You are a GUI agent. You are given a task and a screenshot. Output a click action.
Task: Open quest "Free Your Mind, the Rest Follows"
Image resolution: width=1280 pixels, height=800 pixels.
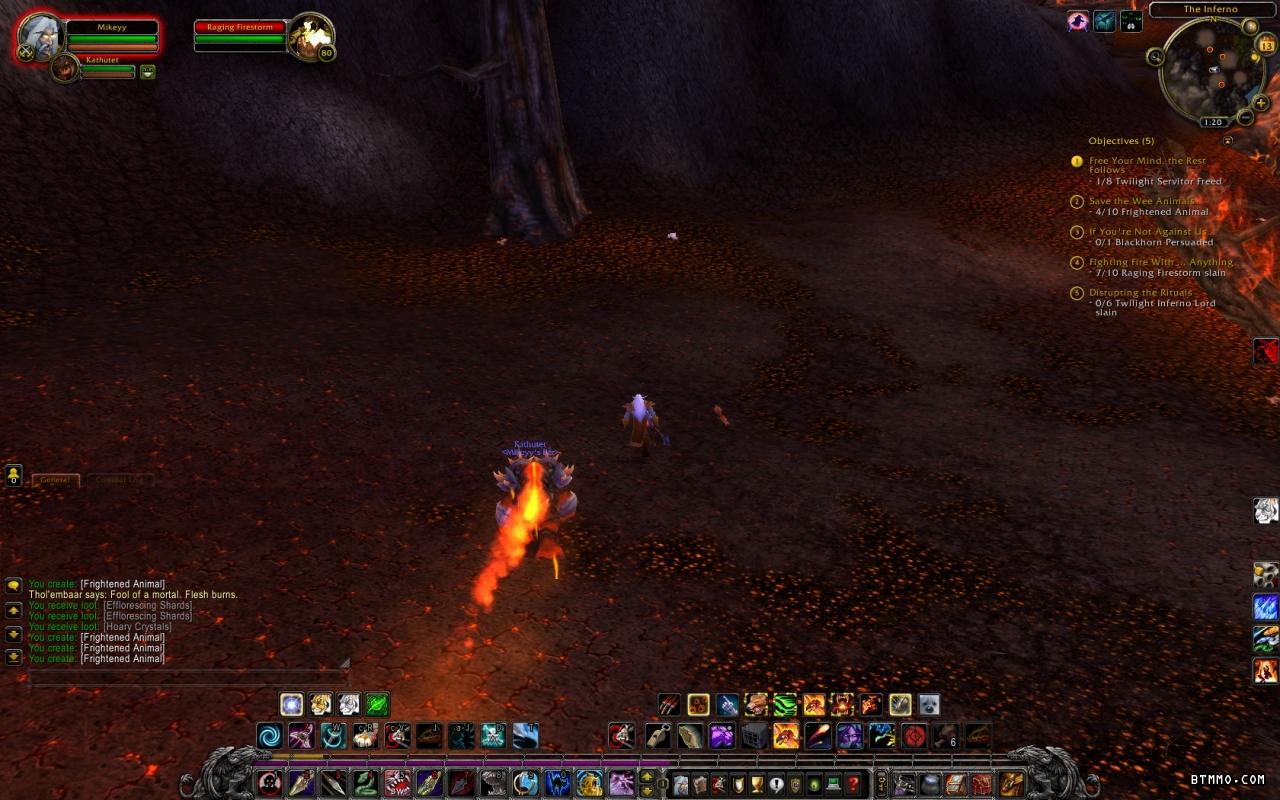click(x=1147, y=165)
